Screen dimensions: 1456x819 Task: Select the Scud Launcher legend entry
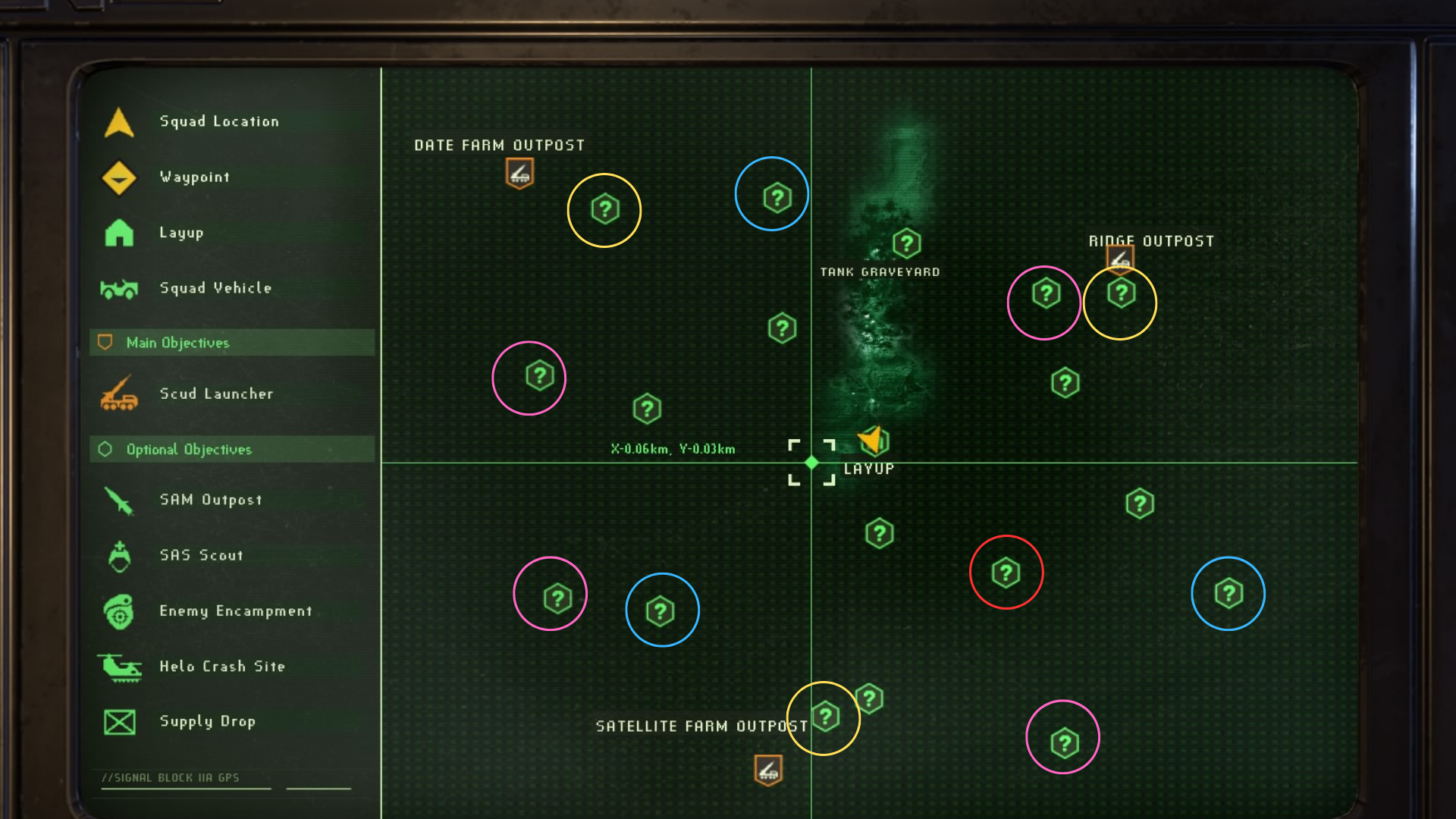pyautogui.click(x=216, y=394)
